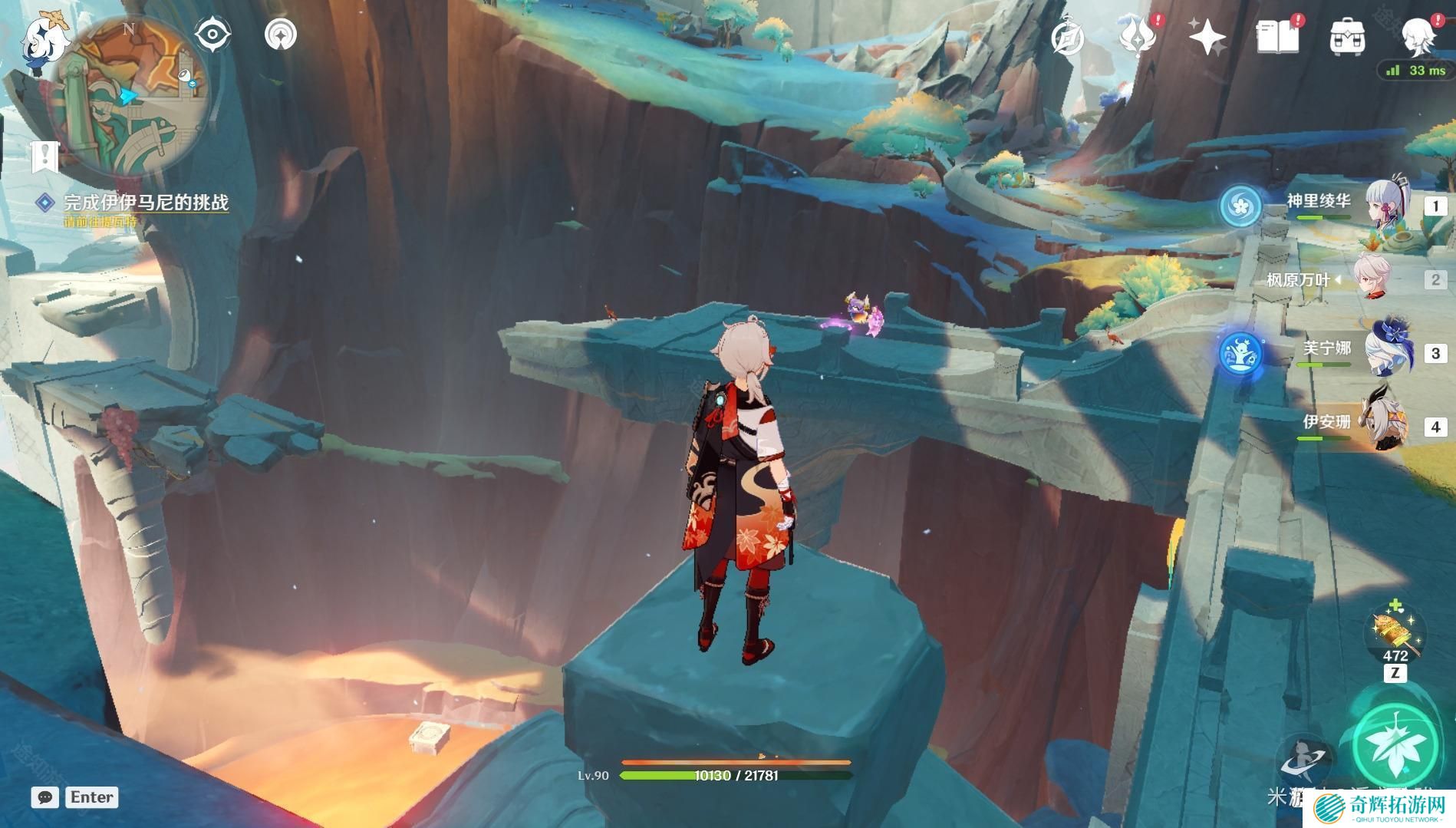Open the battle pass book icon

point(1277,37)
